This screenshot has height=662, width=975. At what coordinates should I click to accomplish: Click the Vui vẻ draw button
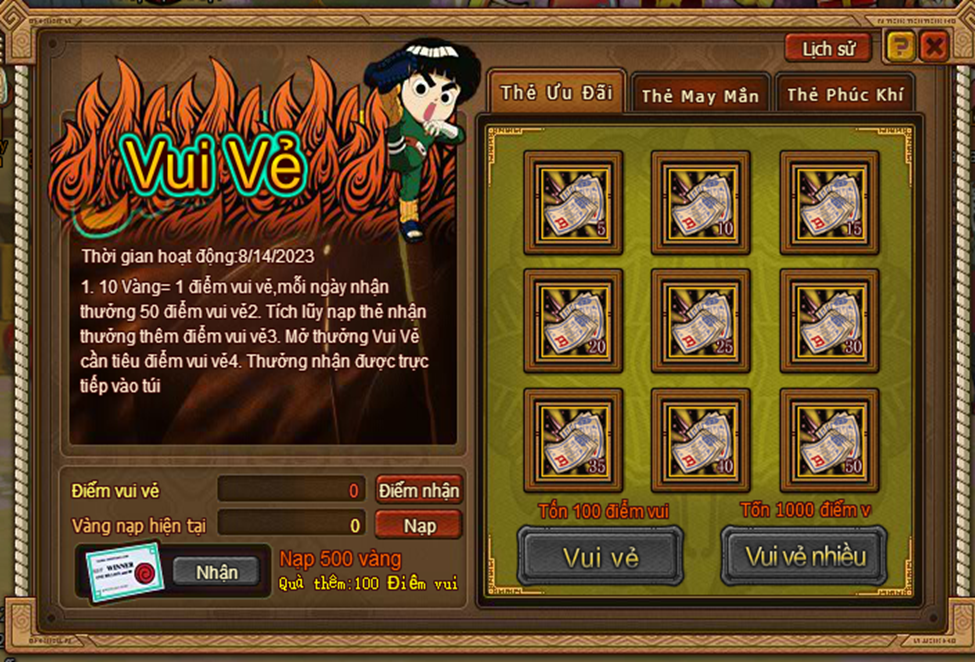(600, 556)
